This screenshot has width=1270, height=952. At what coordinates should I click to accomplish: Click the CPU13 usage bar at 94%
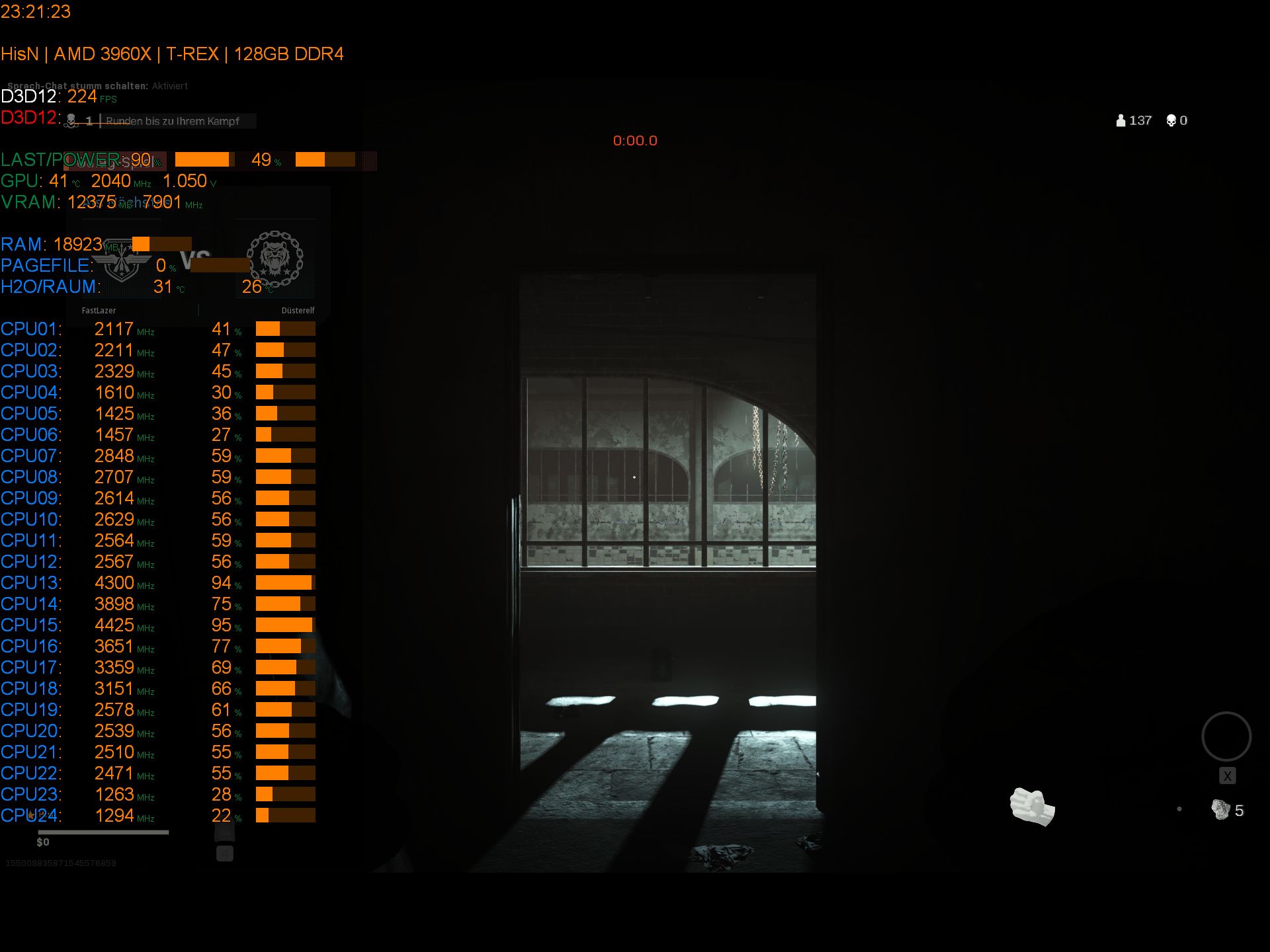point(284,582)
